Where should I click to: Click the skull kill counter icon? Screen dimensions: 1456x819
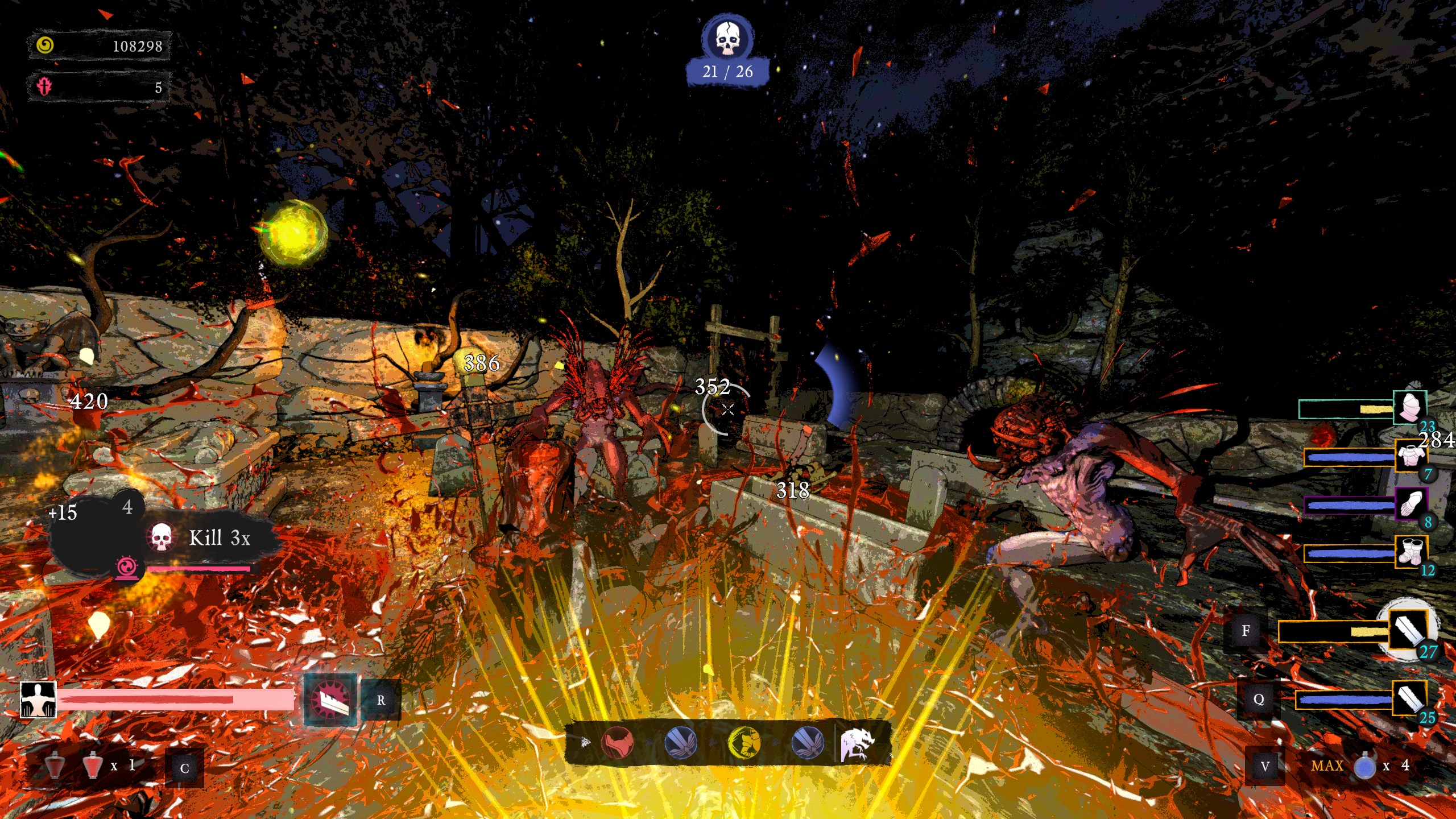click(x=727, y=39)
